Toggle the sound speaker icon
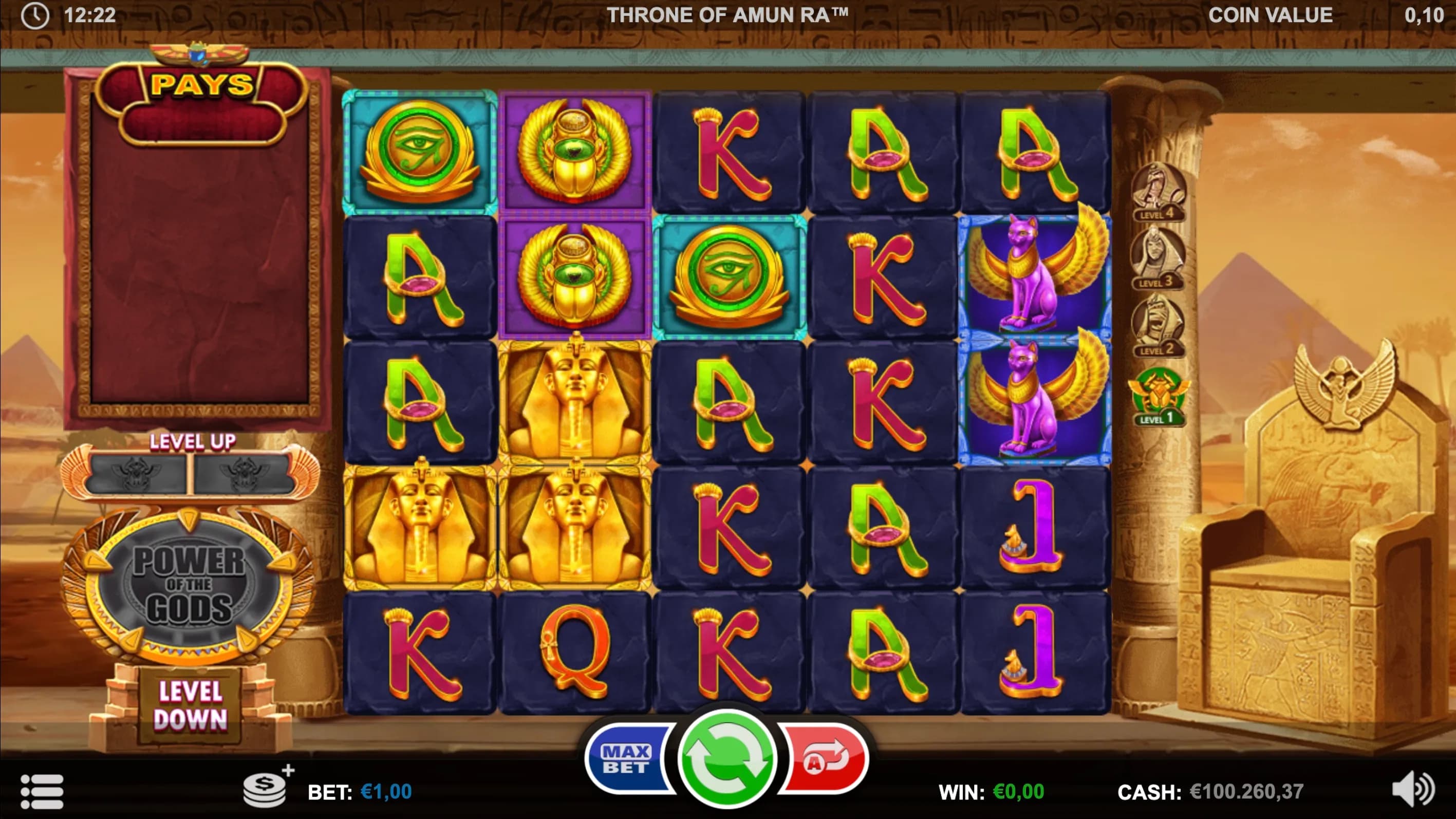Image resolution: width=1456 pixels, height=819 pixels. [1413, 789]
